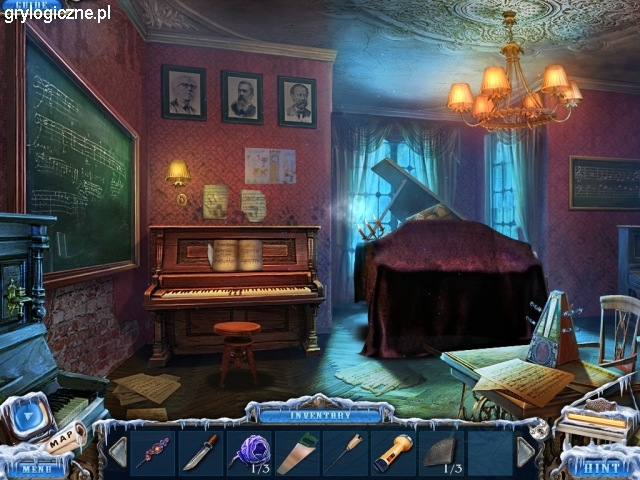Select the gray fan fragment item
The width and height of the screenshot is (640, 480).
click(x=440, y=452)
